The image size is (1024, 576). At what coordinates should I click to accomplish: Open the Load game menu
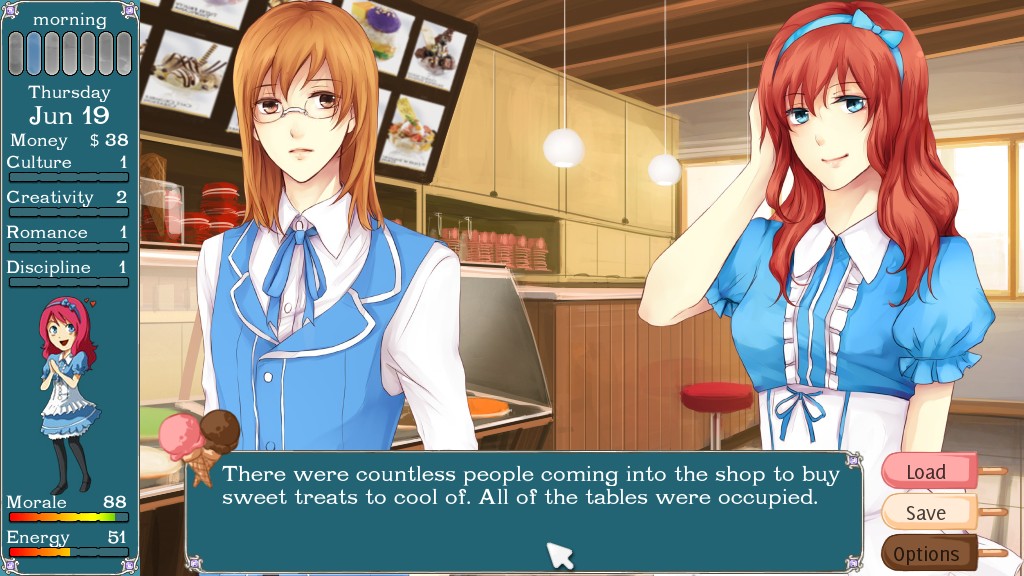(927, 471)
